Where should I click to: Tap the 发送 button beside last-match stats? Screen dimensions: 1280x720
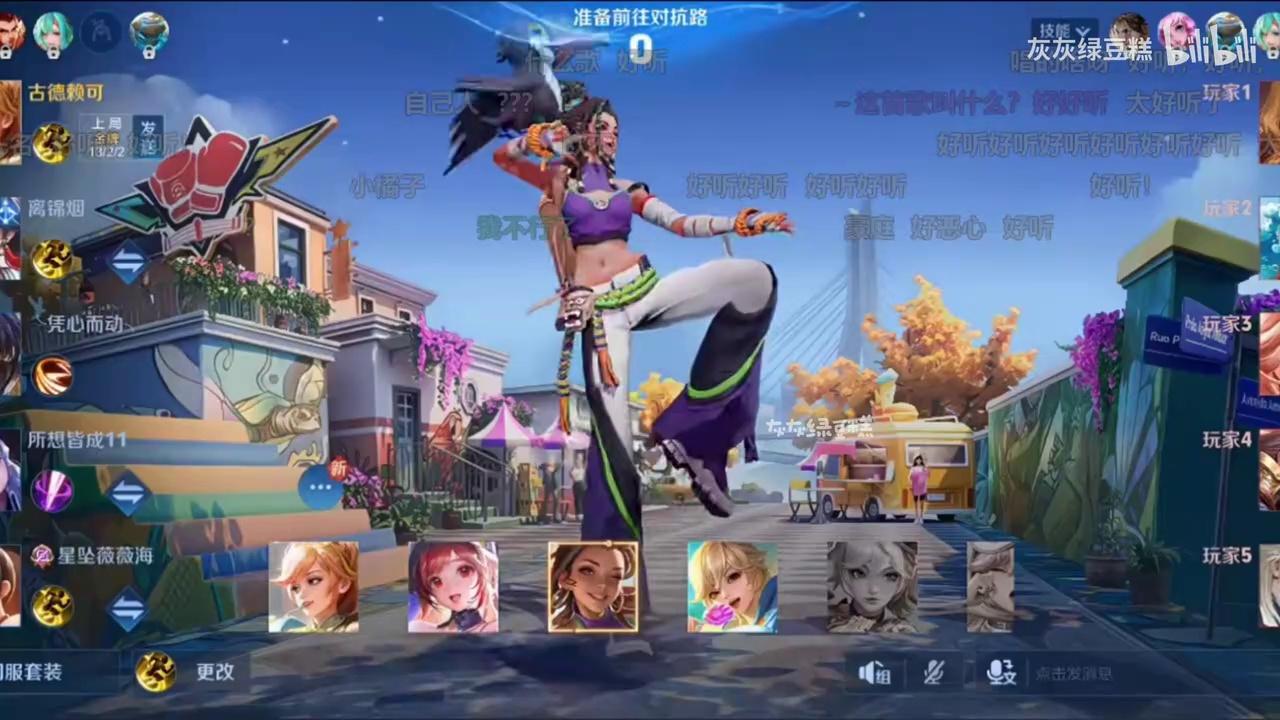pos(148,137)
